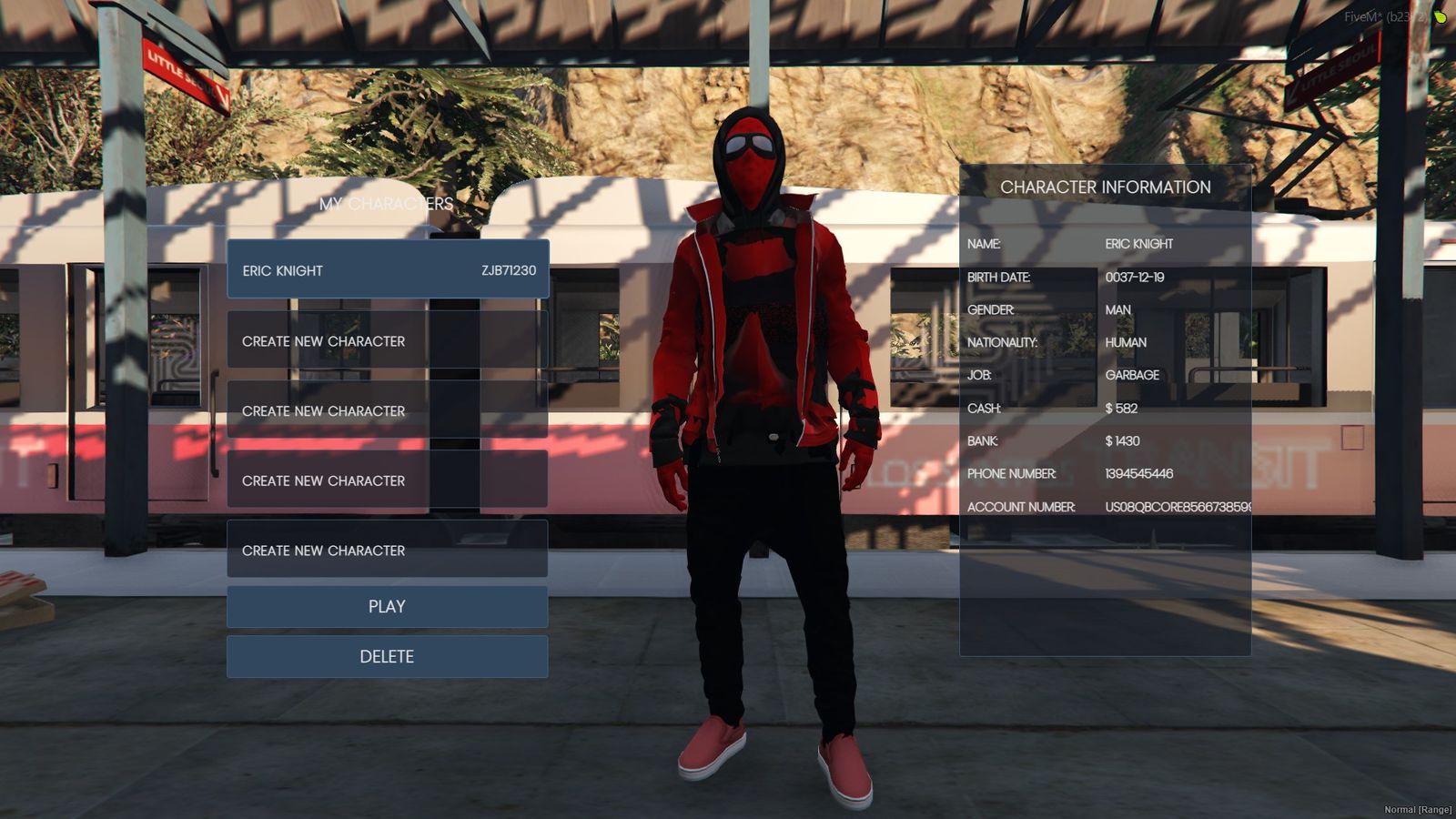
Task: Select the NAME row showing ERIC KNIGHT
Action: coord(1137,244)
